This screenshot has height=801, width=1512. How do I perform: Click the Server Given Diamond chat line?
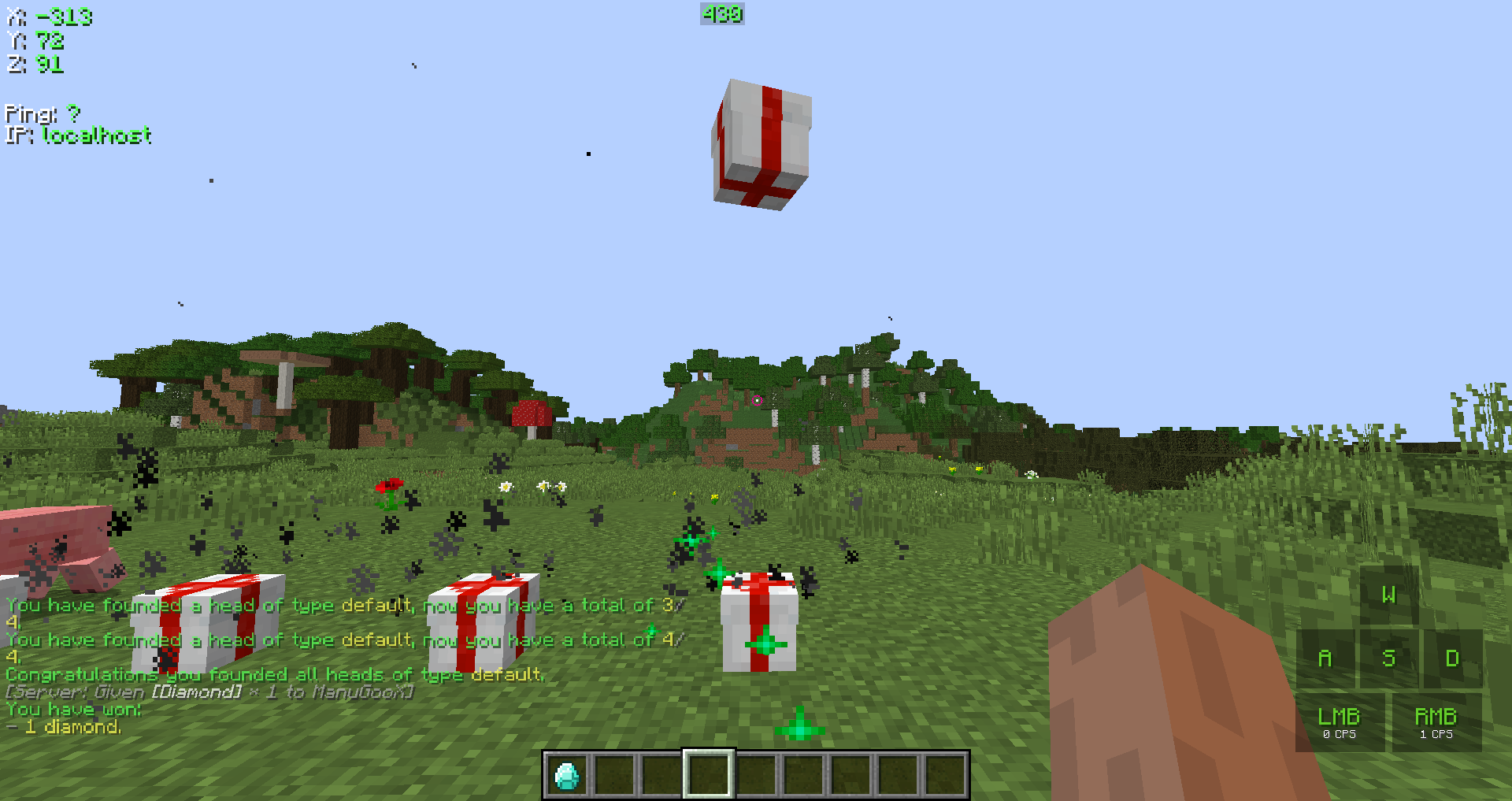(x=209, y=692)
